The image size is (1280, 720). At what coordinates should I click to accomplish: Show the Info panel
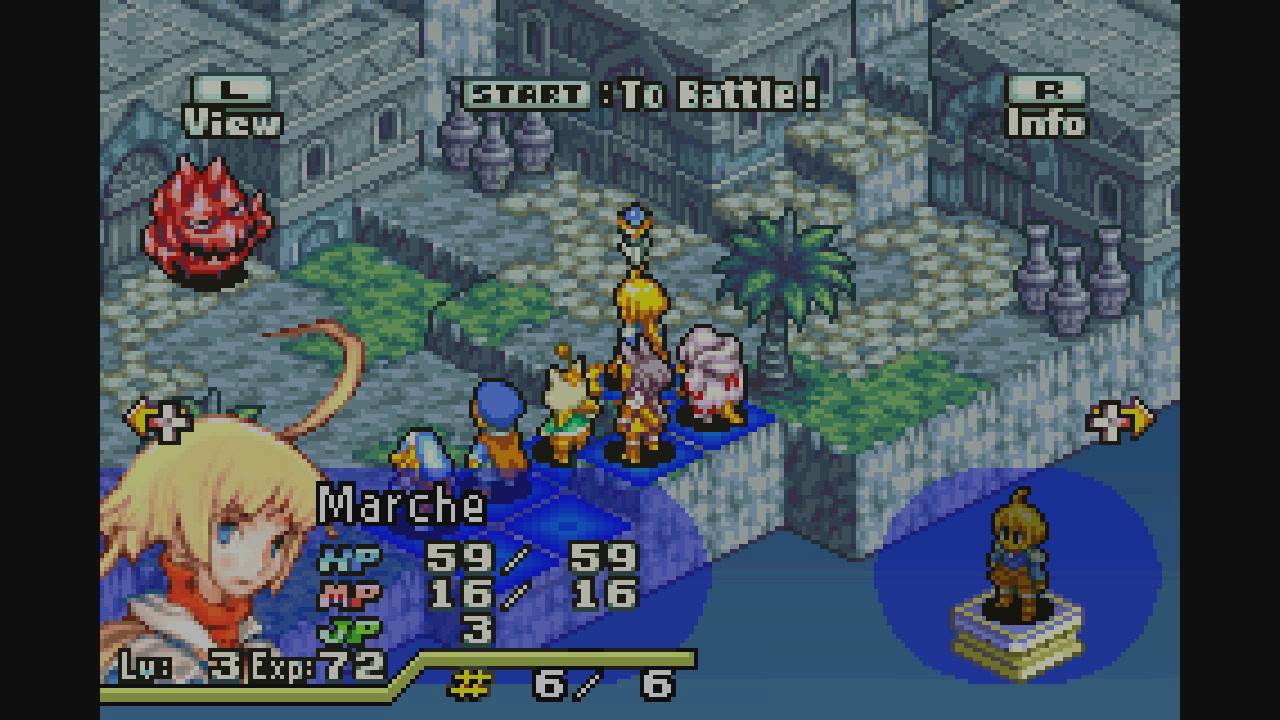coord(1045,107)
